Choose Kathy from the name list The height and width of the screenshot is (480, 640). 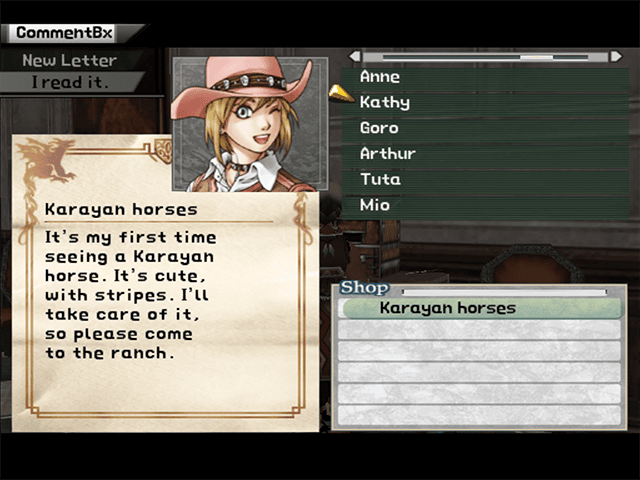coord(384,102)
